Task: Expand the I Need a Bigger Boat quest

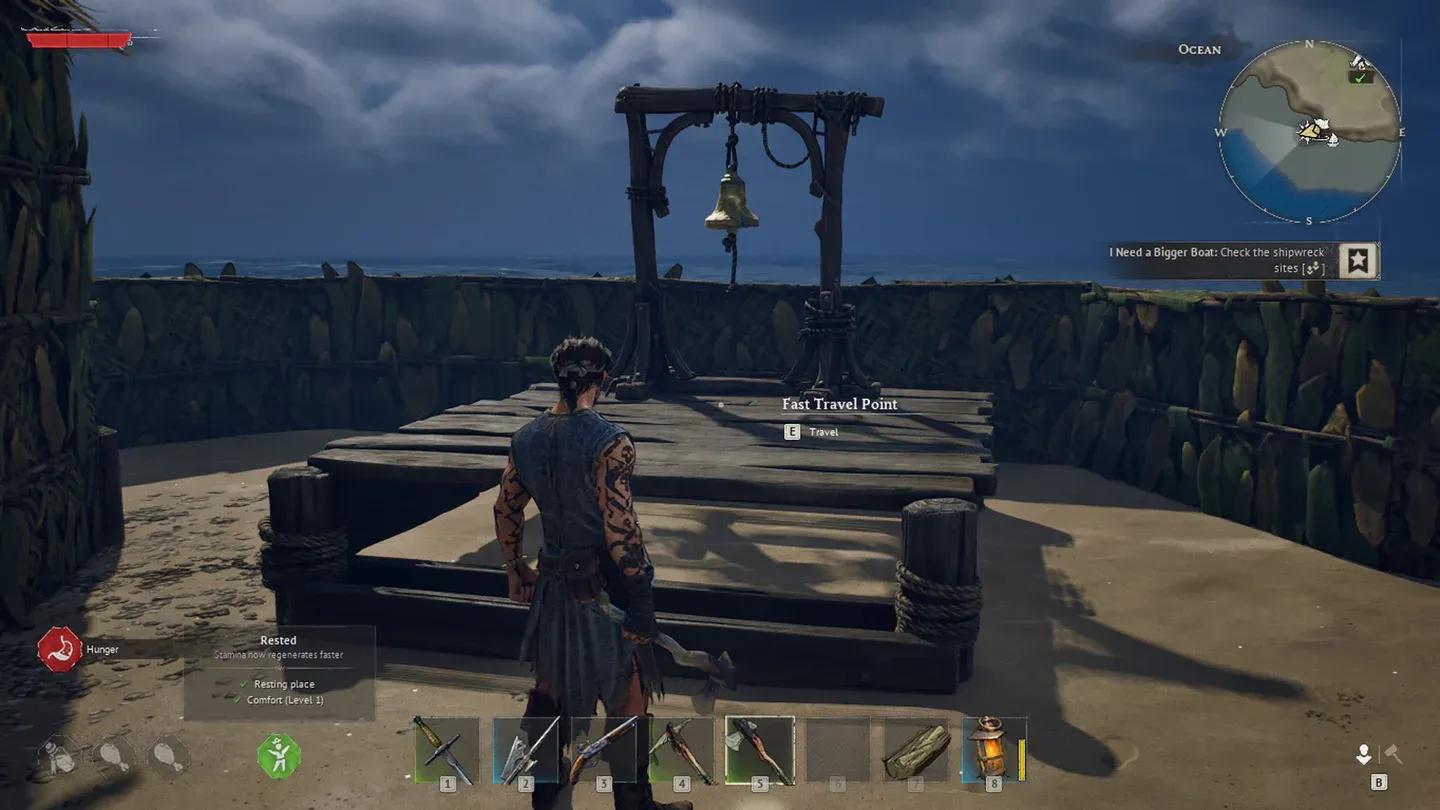Action: [x=1216, y=260]
